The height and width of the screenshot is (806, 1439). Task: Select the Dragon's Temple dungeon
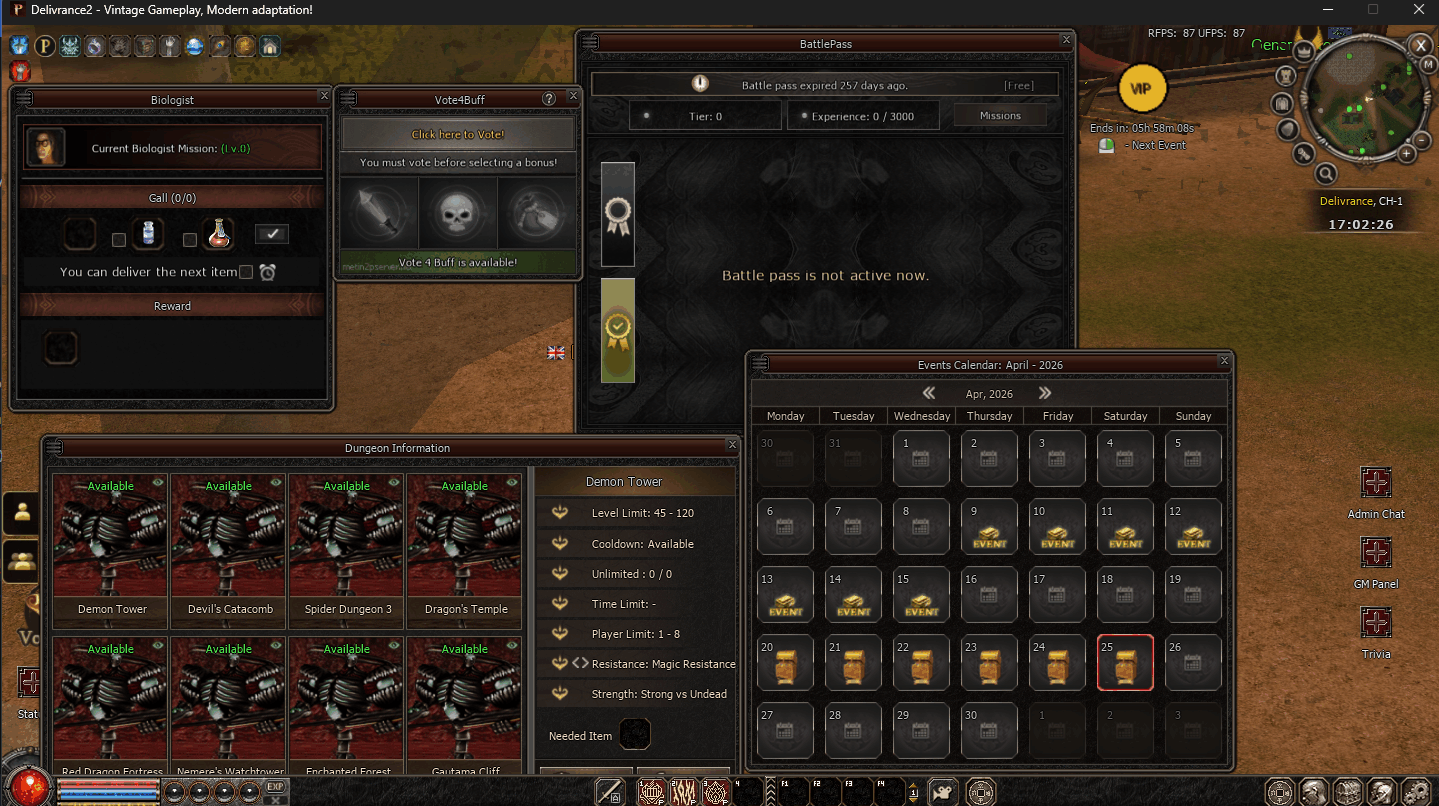pyautogui.click(x=464, y=550)
